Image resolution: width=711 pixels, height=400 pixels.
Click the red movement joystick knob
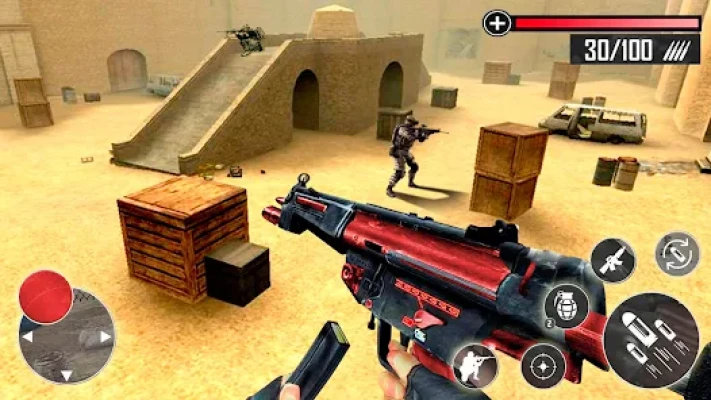click(46, 296)
